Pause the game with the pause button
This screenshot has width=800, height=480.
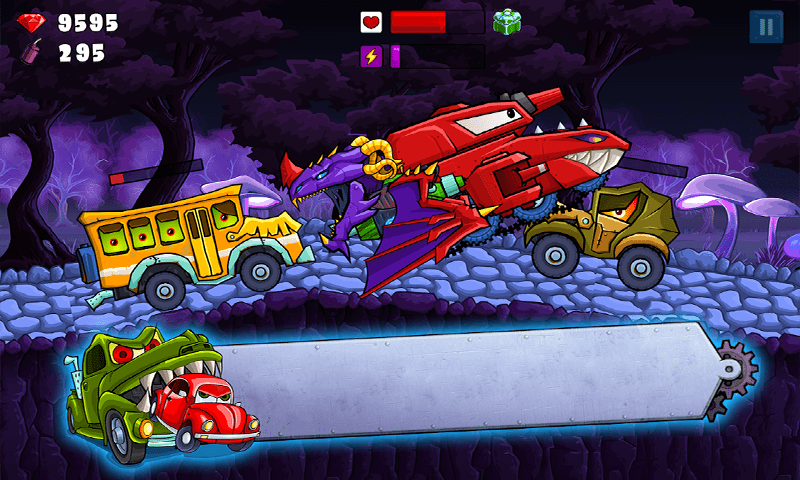click(766, 27)
